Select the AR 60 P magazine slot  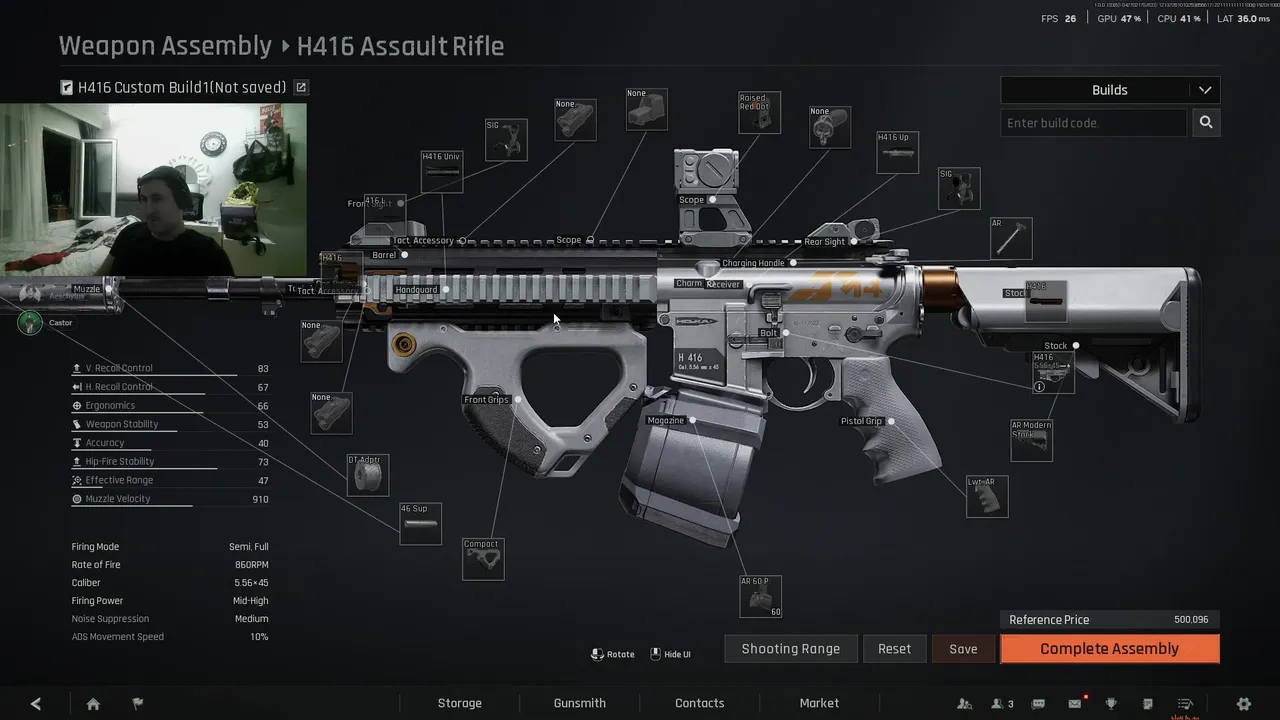761,597
